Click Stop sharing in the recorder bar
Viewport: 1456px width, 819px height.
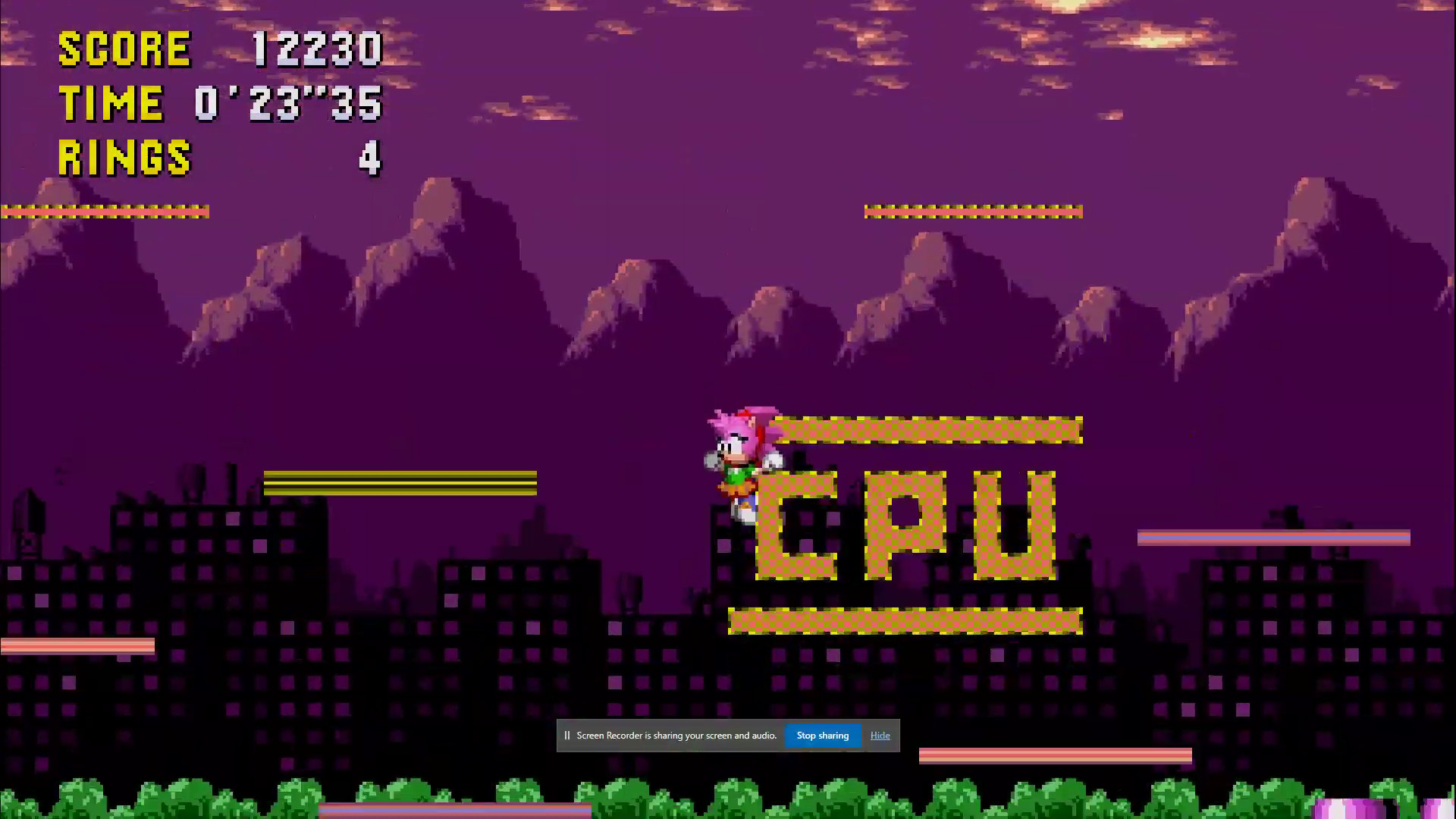[x=822, y=735]
